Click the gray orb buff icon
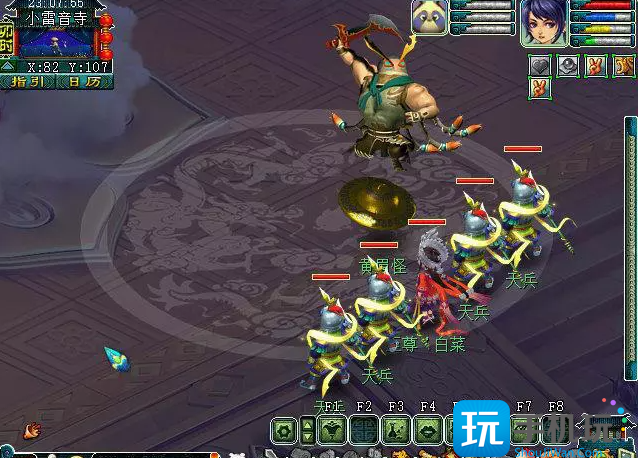Image resolution: width=639 pixels, height=458 pixels. pyautogui.click(x=567, y=65)
